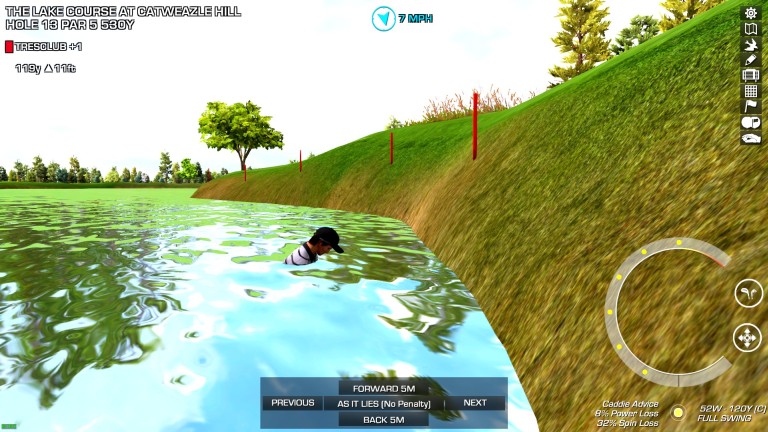Open the golf bag icon
This screenshot has width=768, height=432.
point(751,75)
